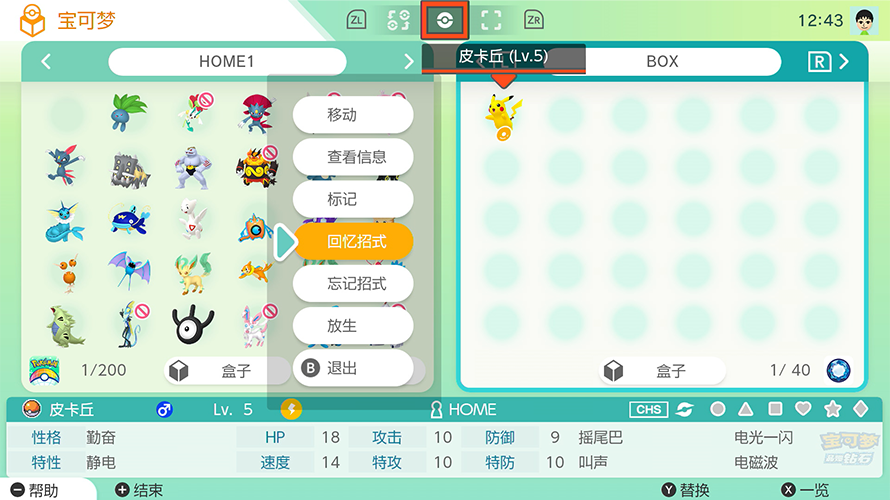Select the Vaporeon box slot
This screenshot has width=890, height=500.
(66, 221)
